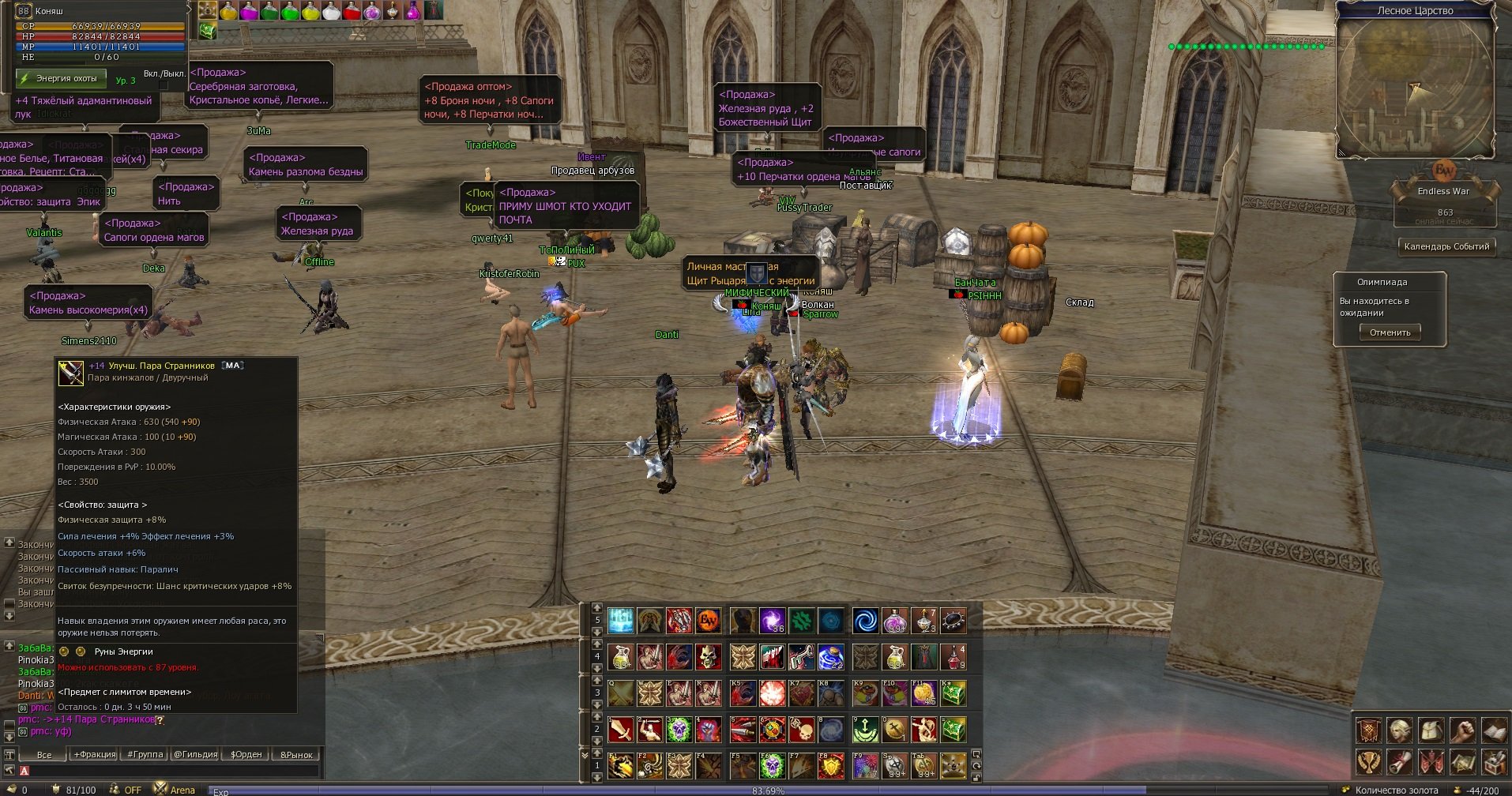This screenshot has height=796, width=1512.
Task: Open the Календарь Событий event calendar
Action: (1446, 246)
